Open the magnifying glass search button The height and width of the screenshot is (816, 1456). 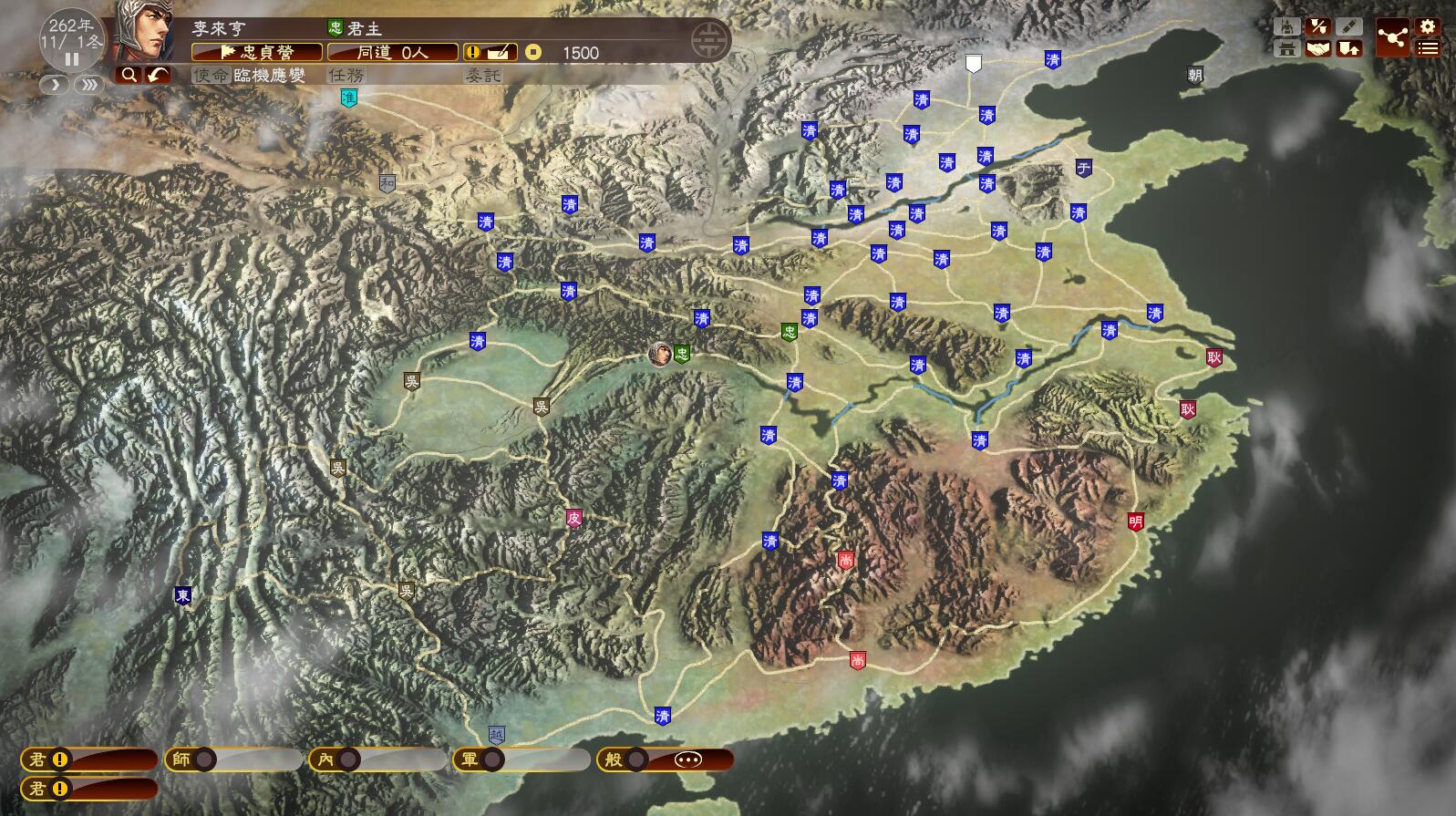(129, 75)
